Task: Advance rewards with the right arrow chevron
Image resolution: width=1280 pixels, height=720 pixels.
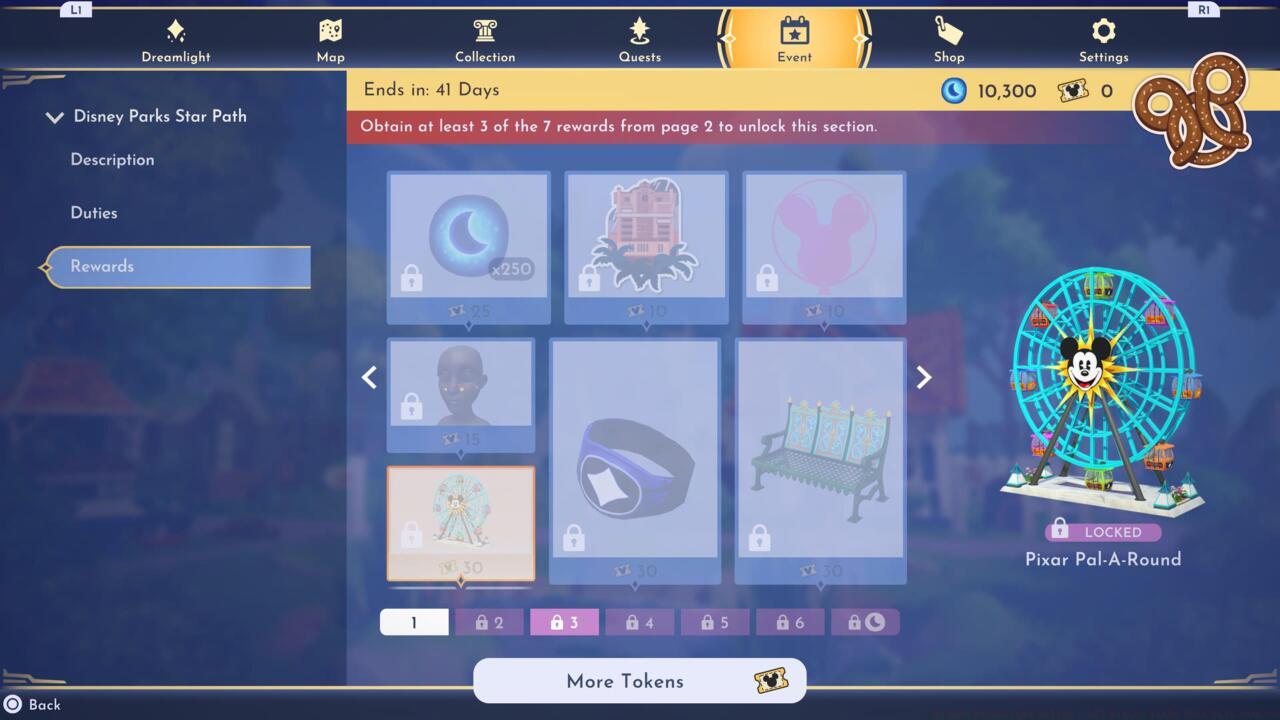Action: click(x=922, y=377)
